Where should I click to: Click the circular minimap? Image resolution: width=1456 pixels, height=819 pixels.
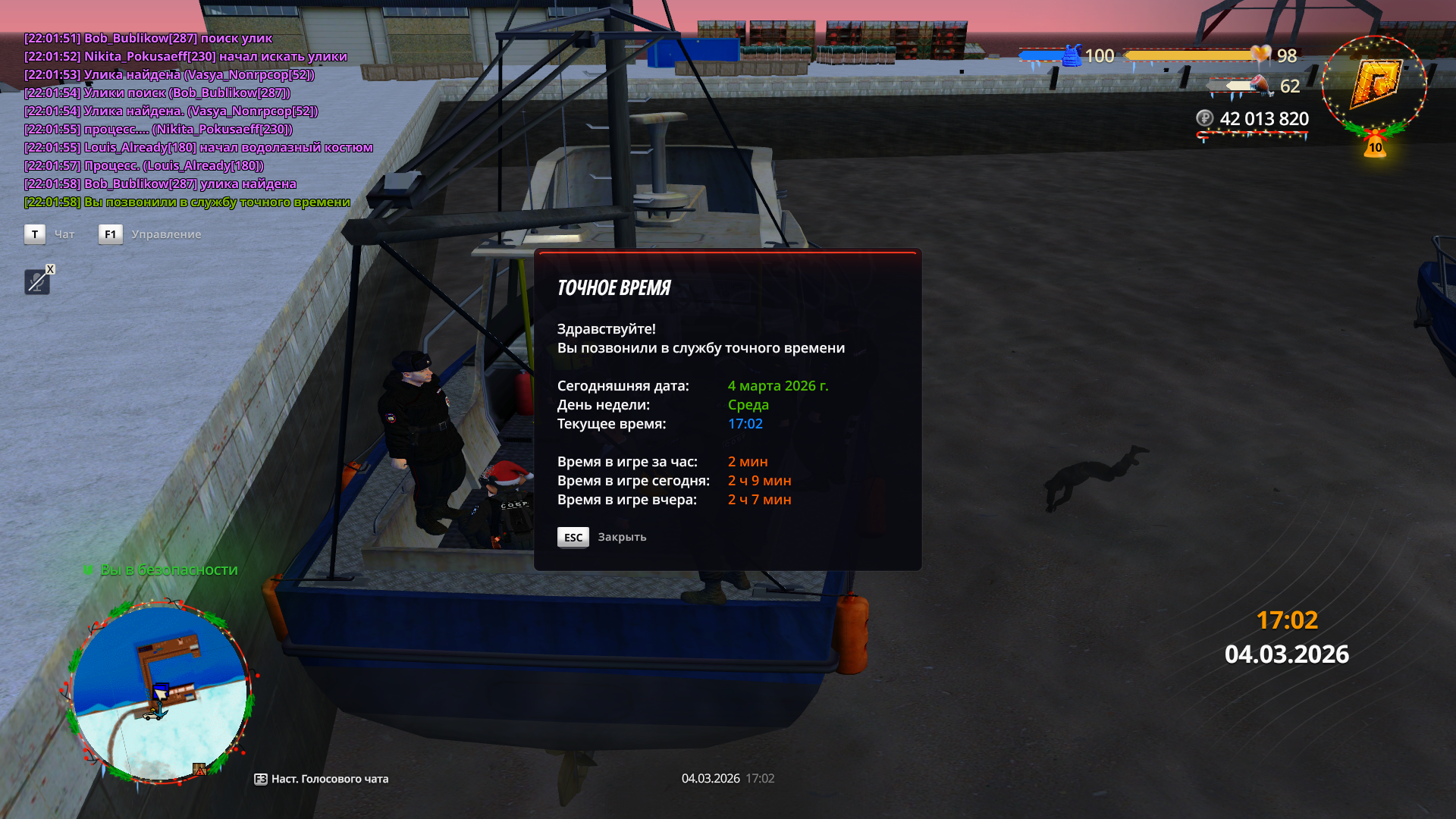(160, 693)
